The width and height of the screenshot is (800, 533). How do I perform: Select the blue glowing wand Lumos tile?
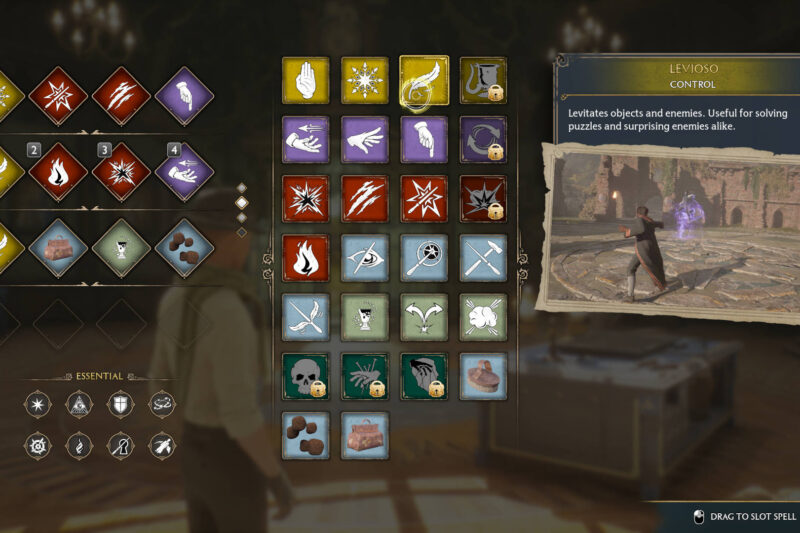(x=424, y=258)
